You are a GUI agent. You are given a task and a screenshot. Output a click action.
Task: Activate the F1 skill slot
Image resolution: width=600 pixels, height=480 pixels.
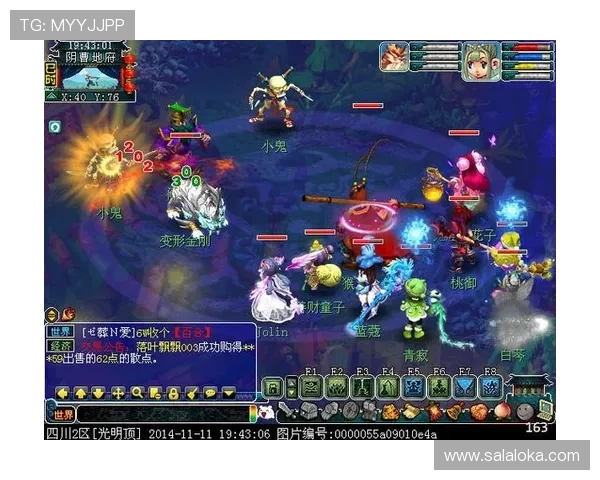click(x=310, y=387)
